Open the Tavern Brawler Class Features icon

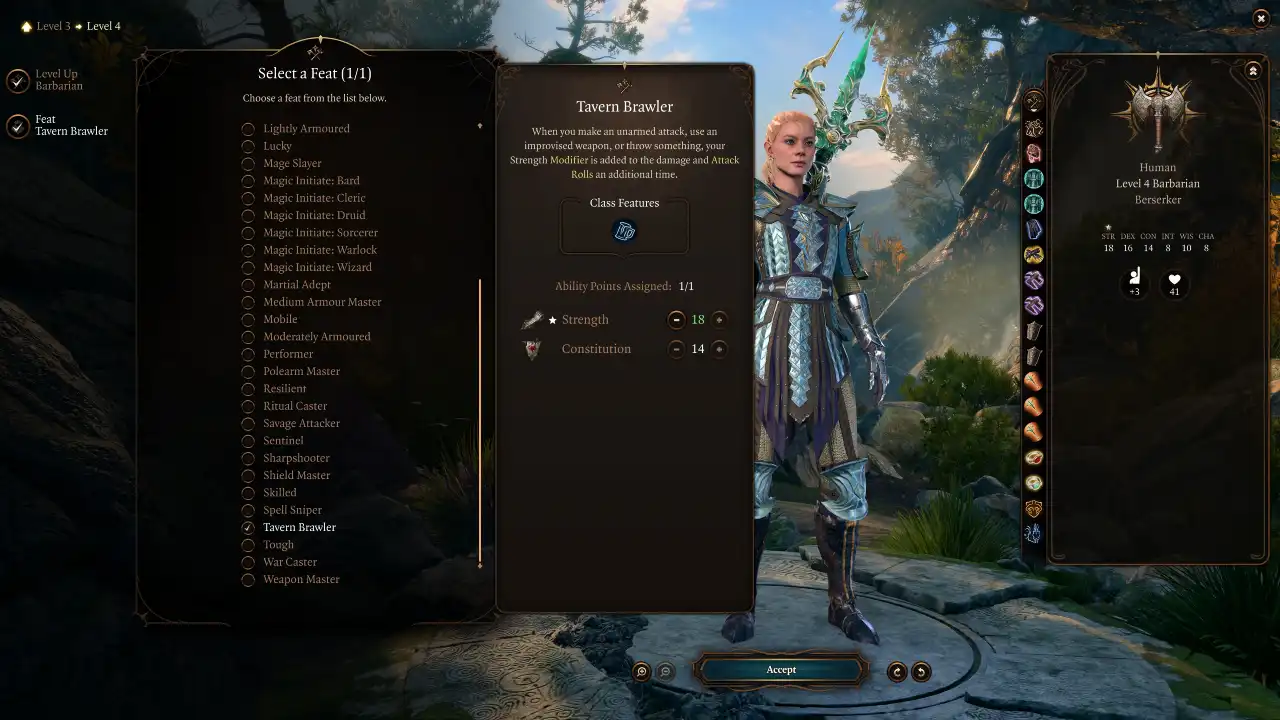click(x=624, y=229)
